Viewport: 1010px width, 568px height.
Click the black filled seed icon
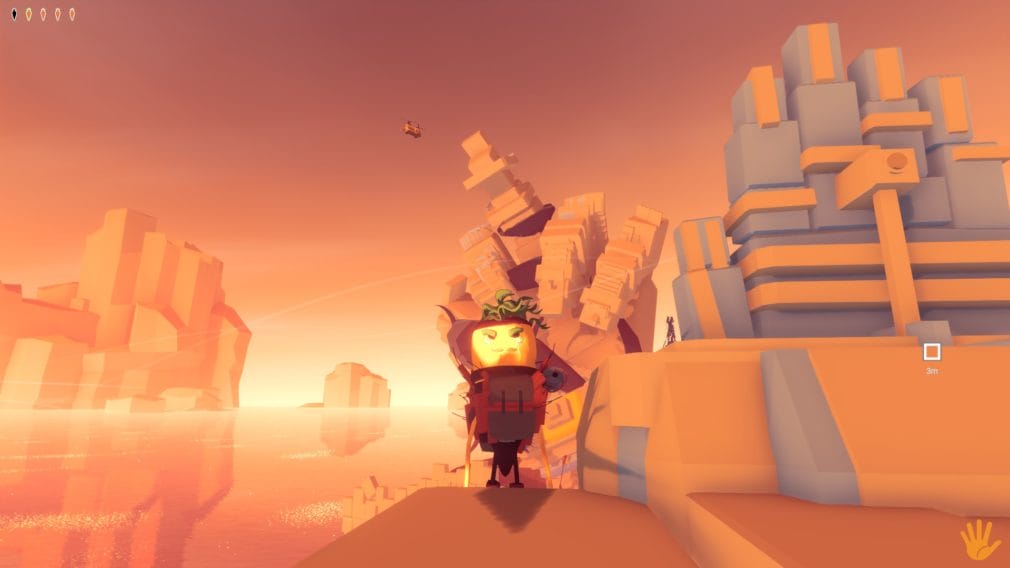click(x=14, y=14)
